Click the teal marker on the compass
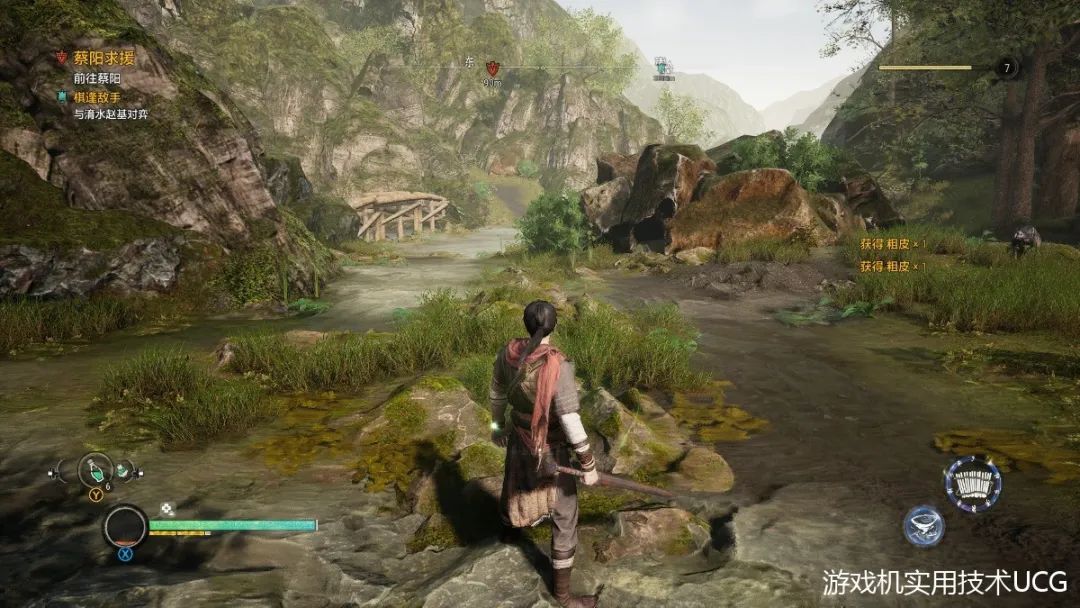The width and height of the screenshot is (1080, 608). pos(662,67)
